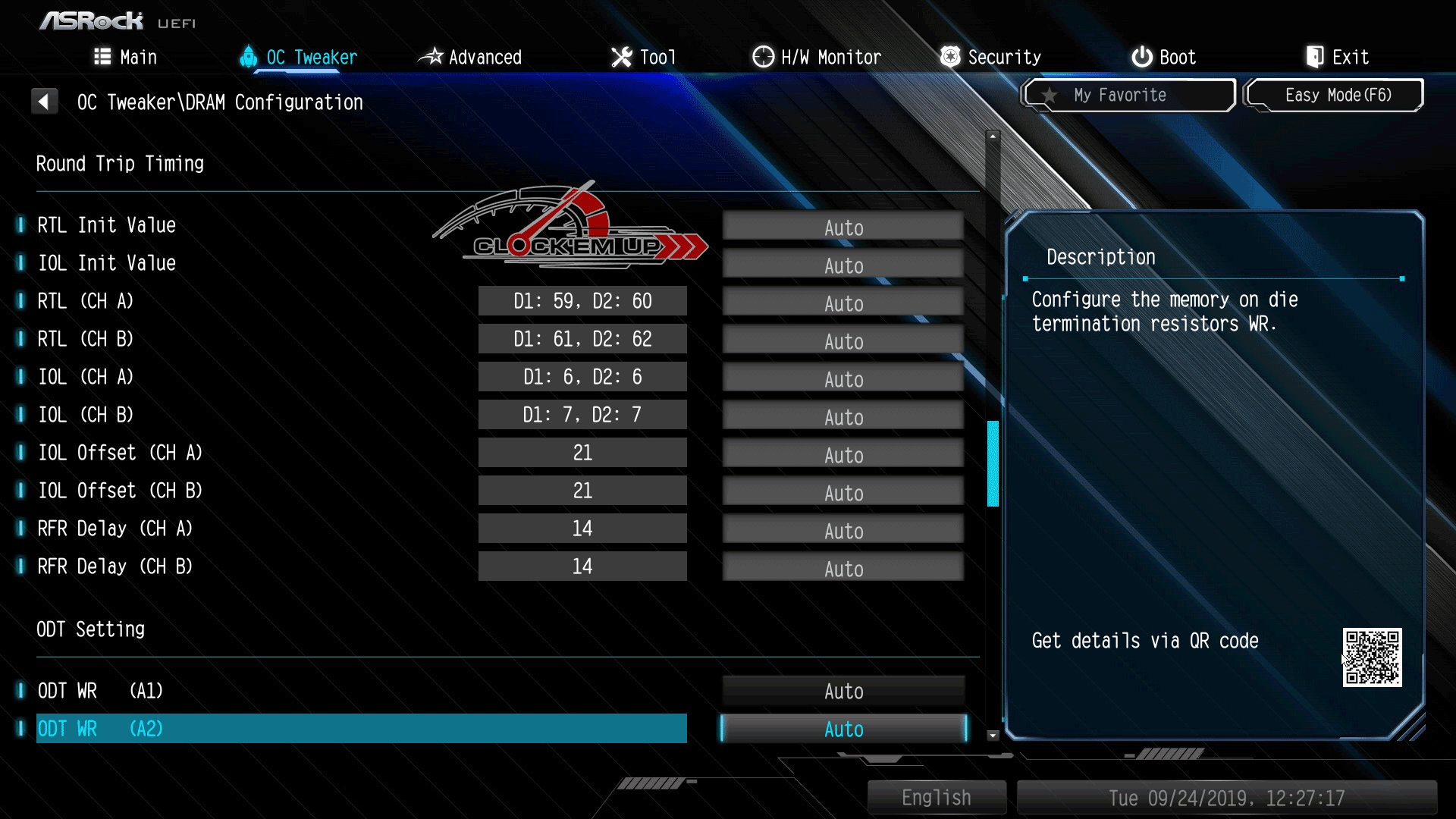Open the Security tab

coord(990,57)
